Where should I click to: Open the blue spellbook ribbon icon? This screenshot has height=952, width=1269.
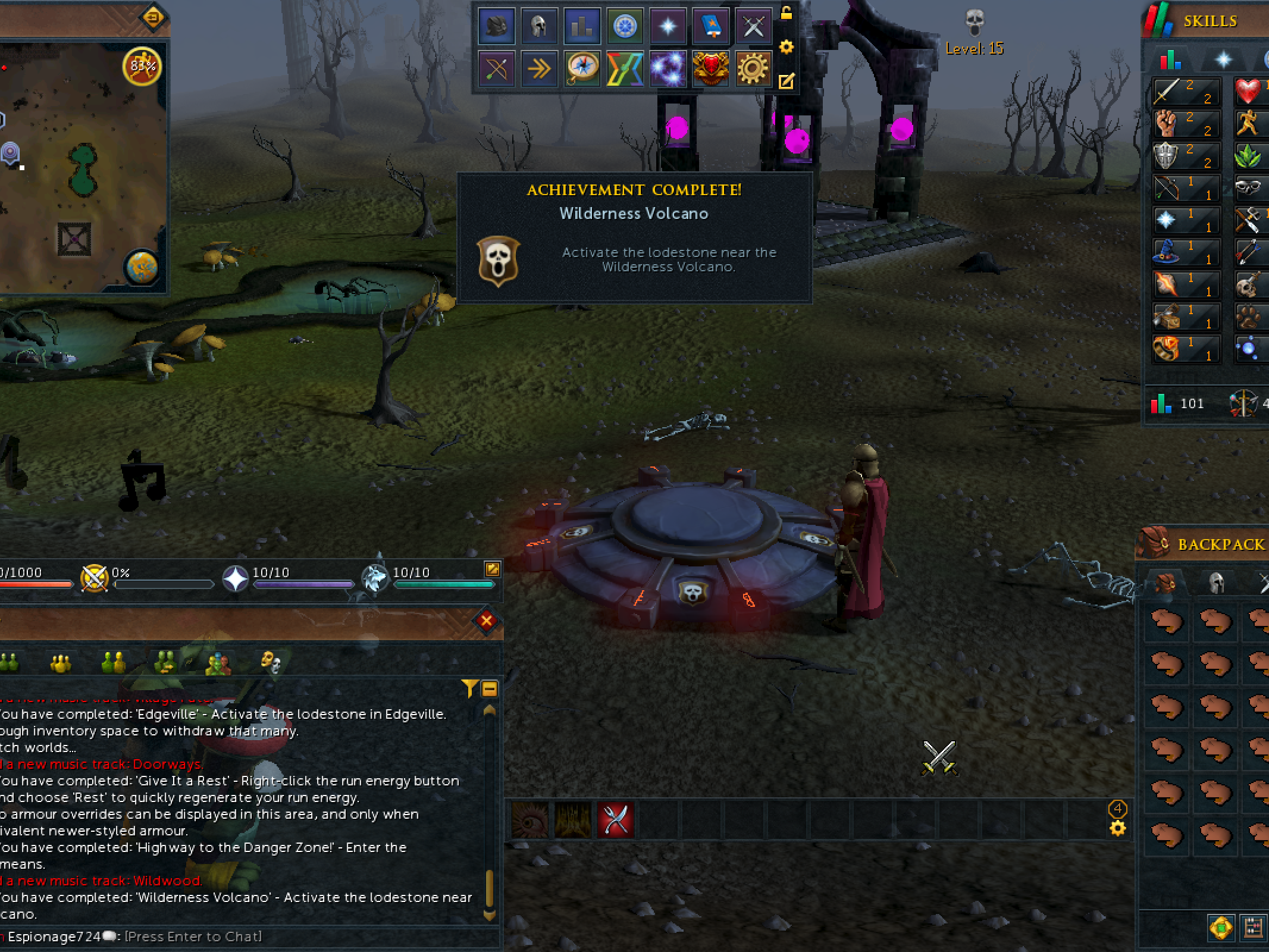click(x=711, y=26)
